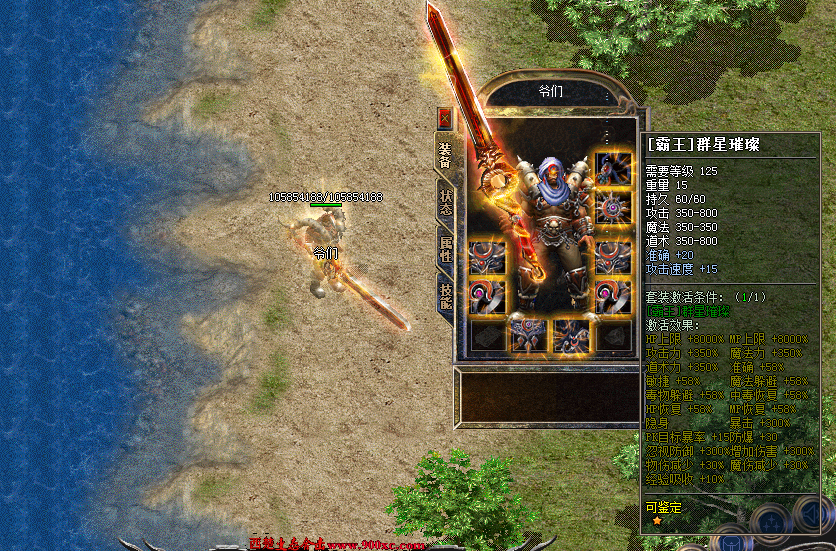This screenshot has height=551, width=836.
Task: Close the character equipment window
Action: 445,117
